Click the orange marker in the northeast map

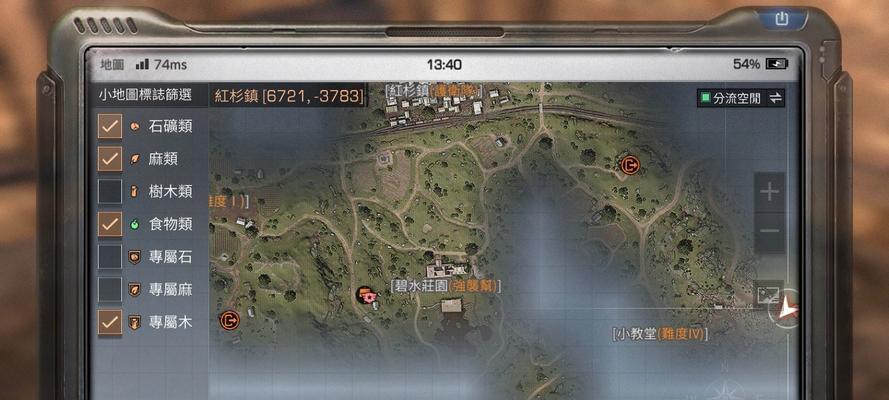click(628, 164)
